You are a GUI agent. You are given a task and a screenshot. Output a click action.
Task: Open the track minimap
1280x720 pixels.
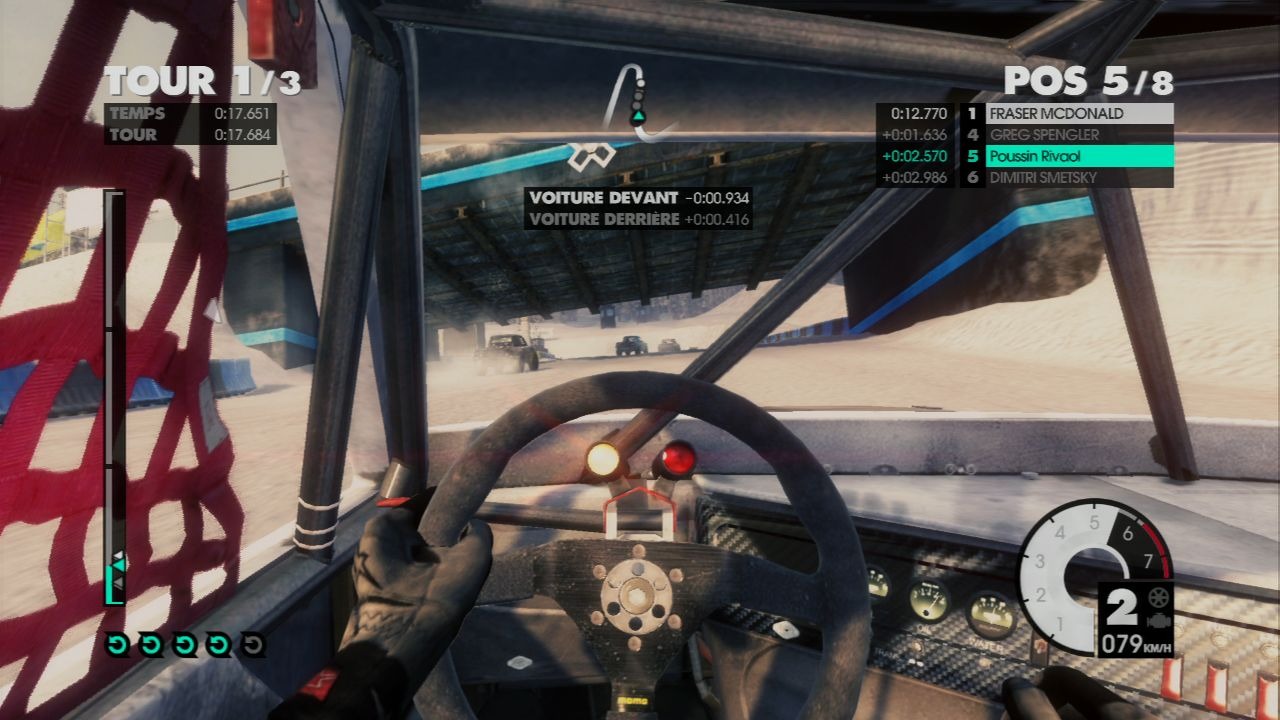637,102
